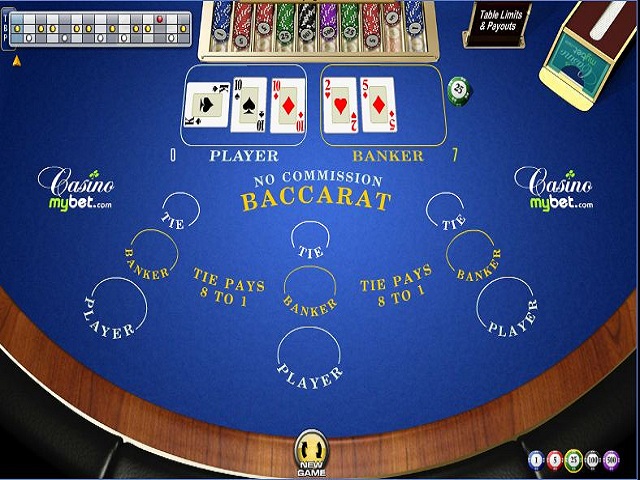Choose the green 25 chip
The image size is (640, 480).
tap(573, 460)
